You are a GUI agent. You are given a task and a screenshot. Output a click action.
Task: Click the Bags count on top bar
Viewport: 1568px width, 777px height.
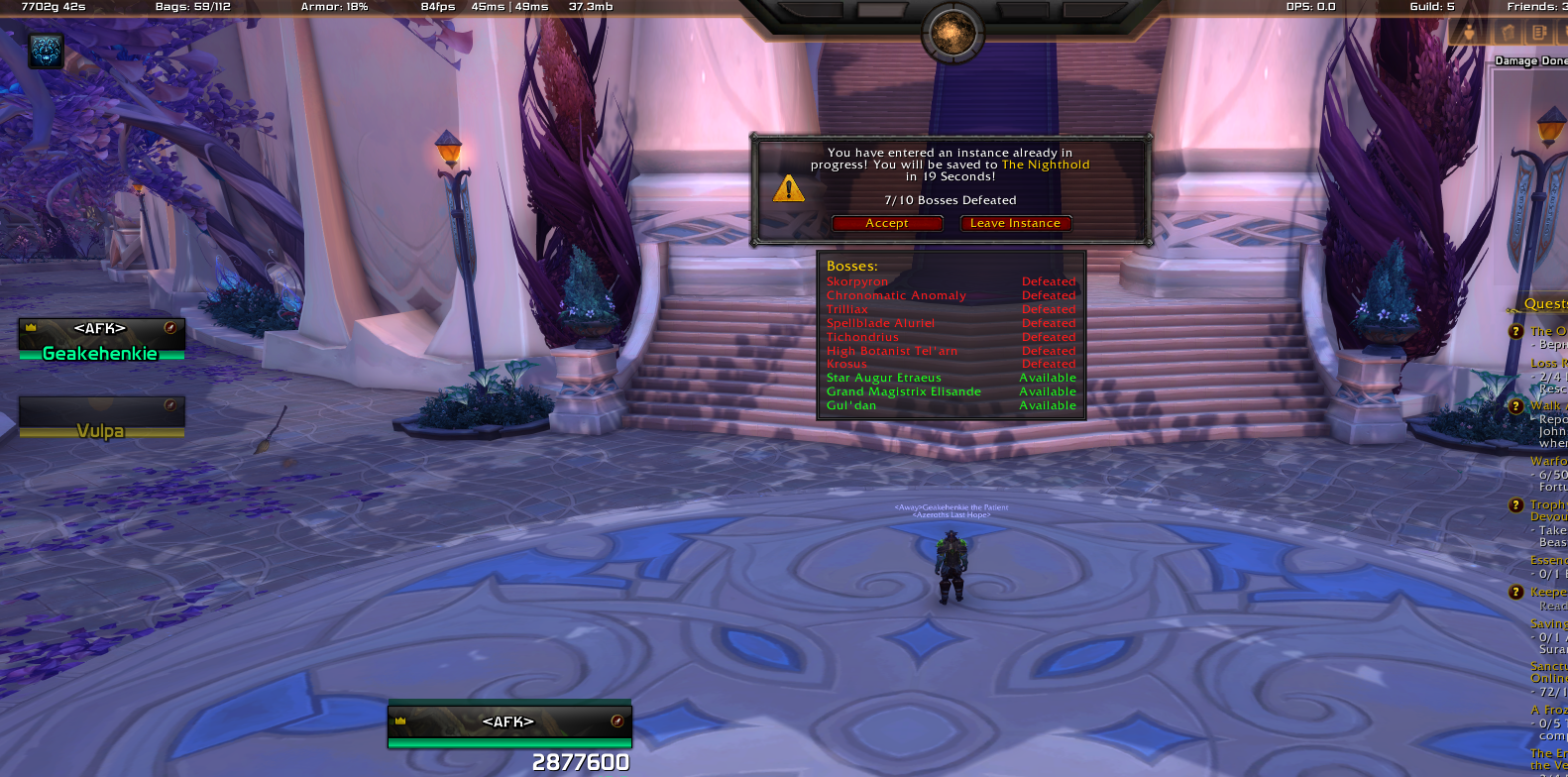click(192, 7)
